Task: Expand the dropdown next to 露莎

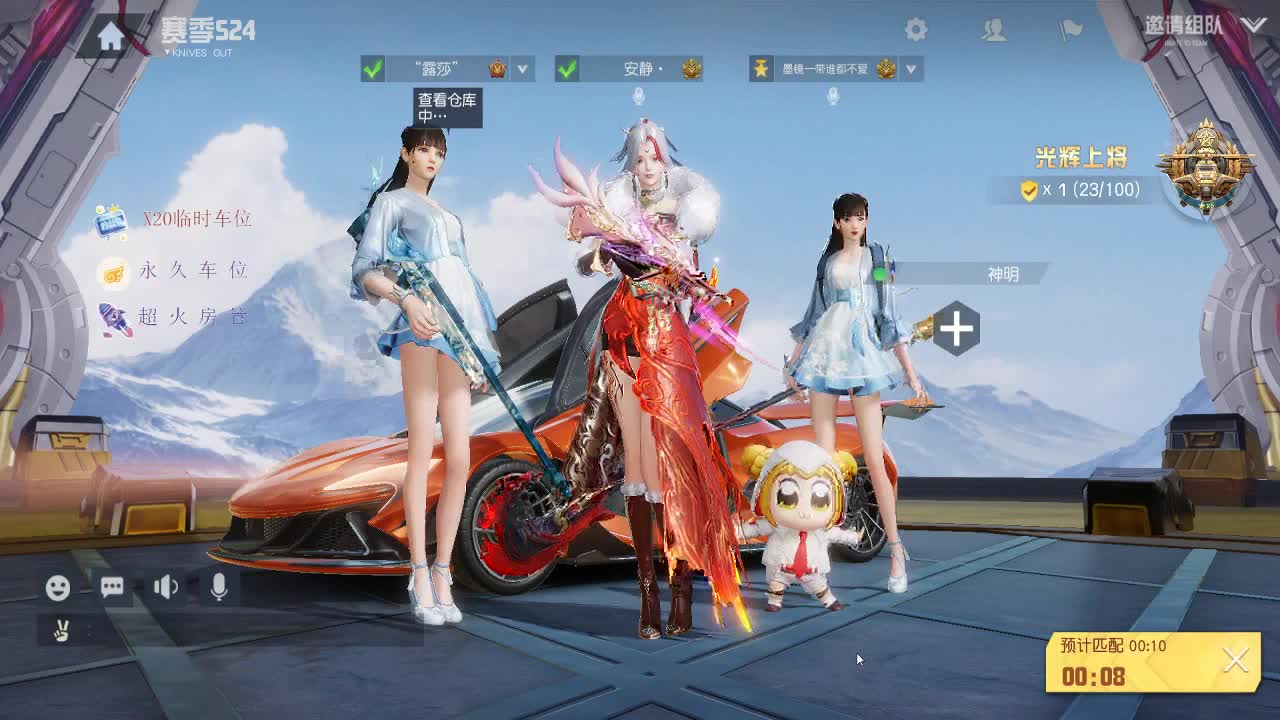Action: click(520, 70)
